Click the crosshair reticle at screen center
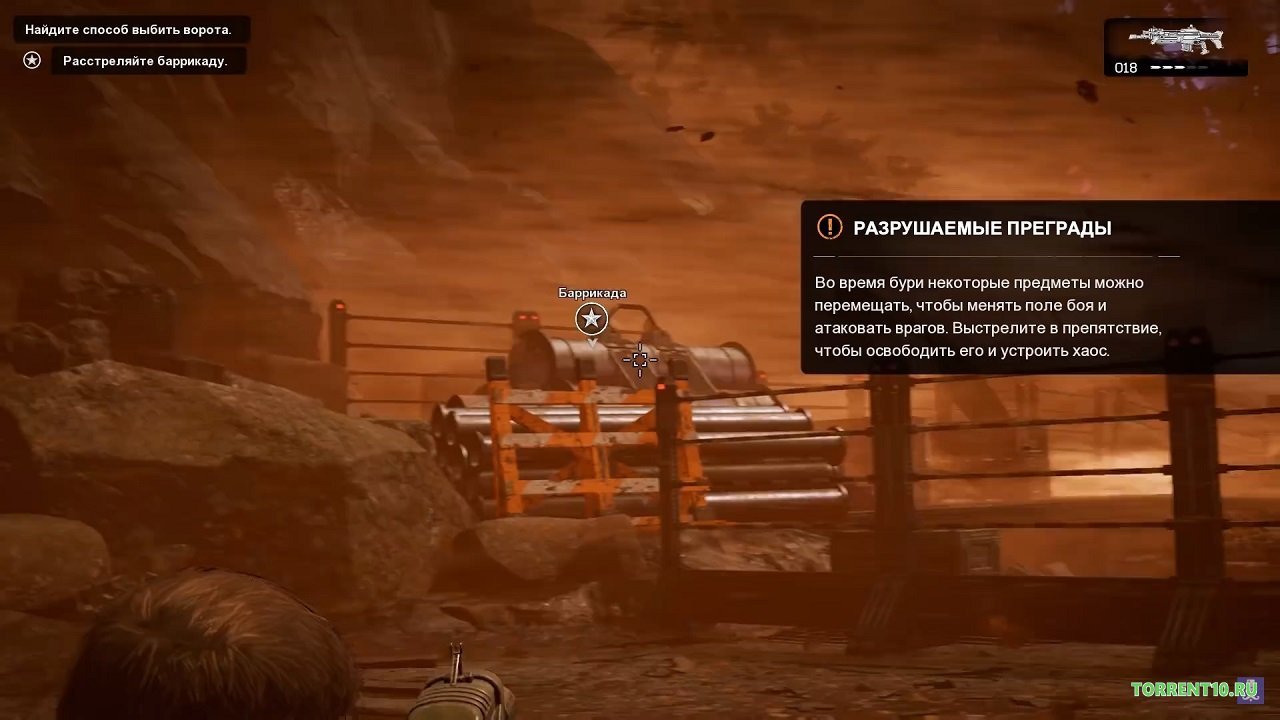 coord(640,360)
